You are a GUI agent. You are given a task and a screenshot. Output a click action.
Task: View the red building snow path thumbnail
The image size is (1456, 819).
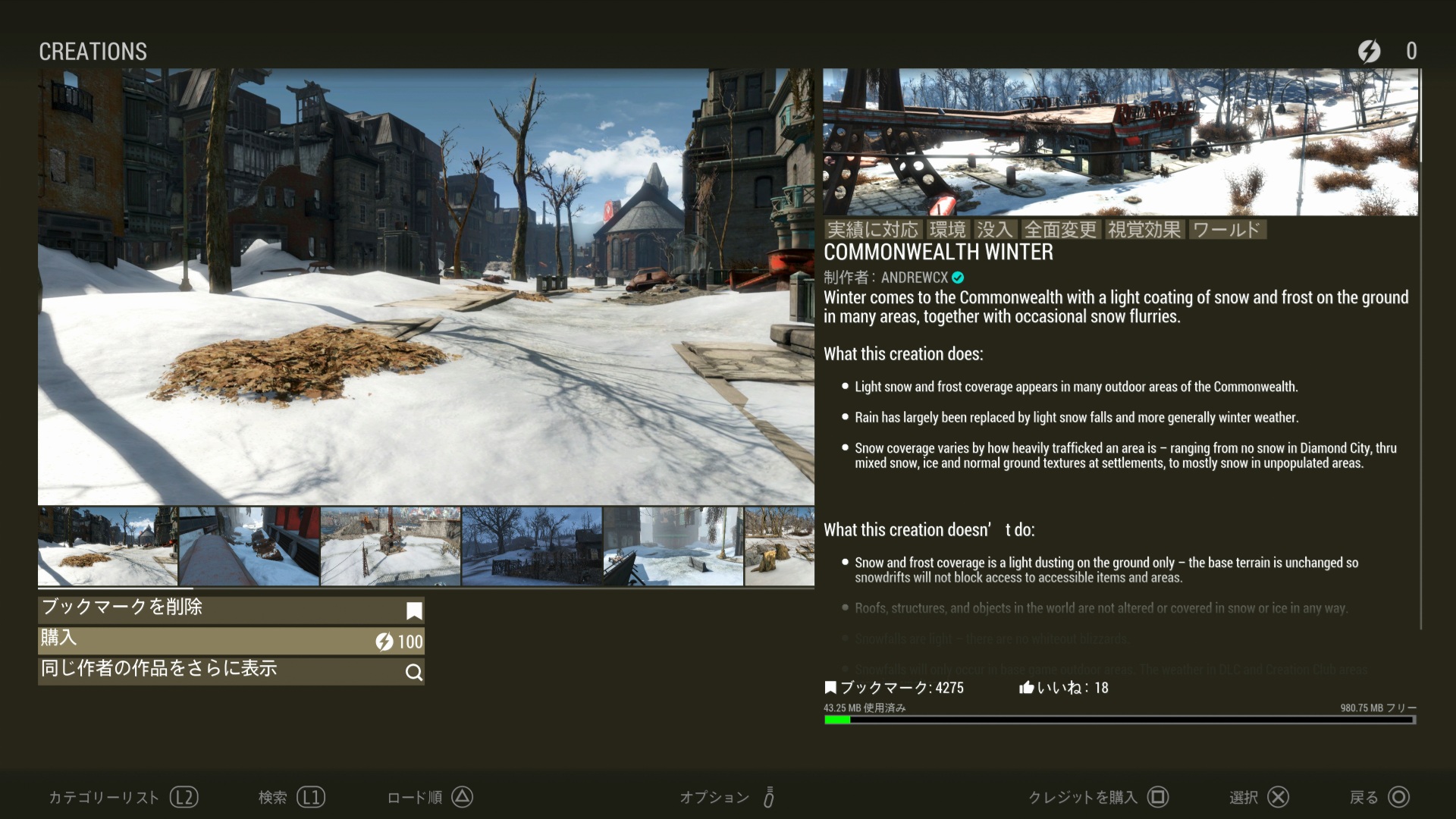(x=249, y=546)
